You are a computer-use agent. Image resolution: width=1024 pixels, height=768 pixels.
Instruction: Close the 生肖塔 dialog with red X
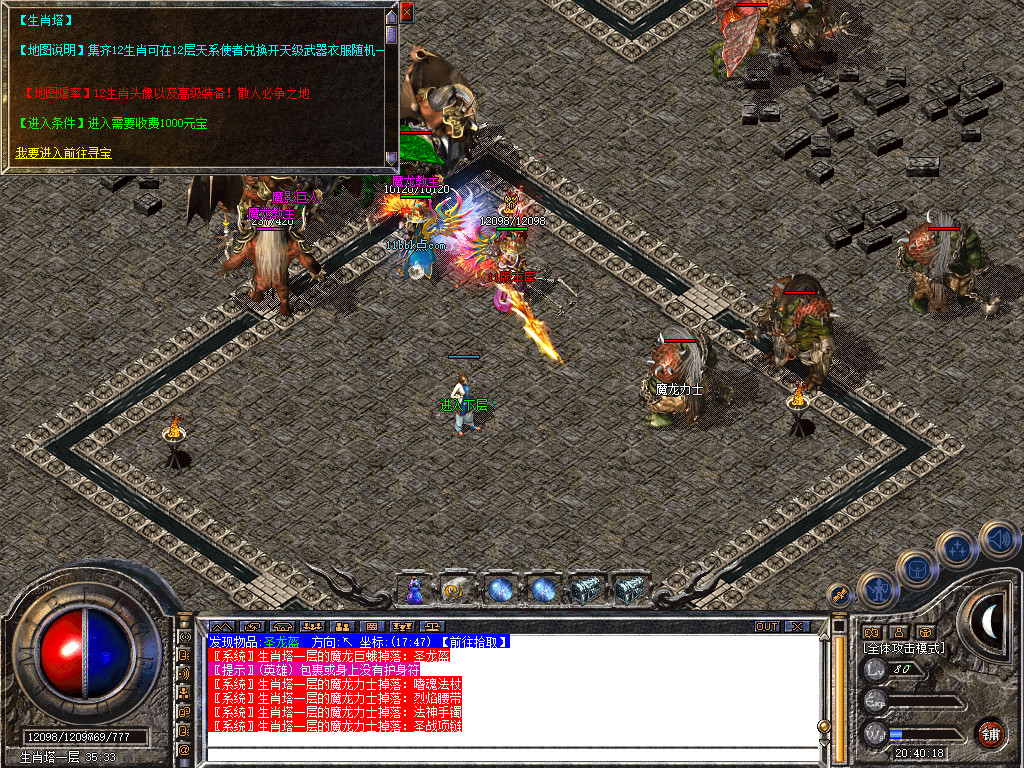coord(407,12)
